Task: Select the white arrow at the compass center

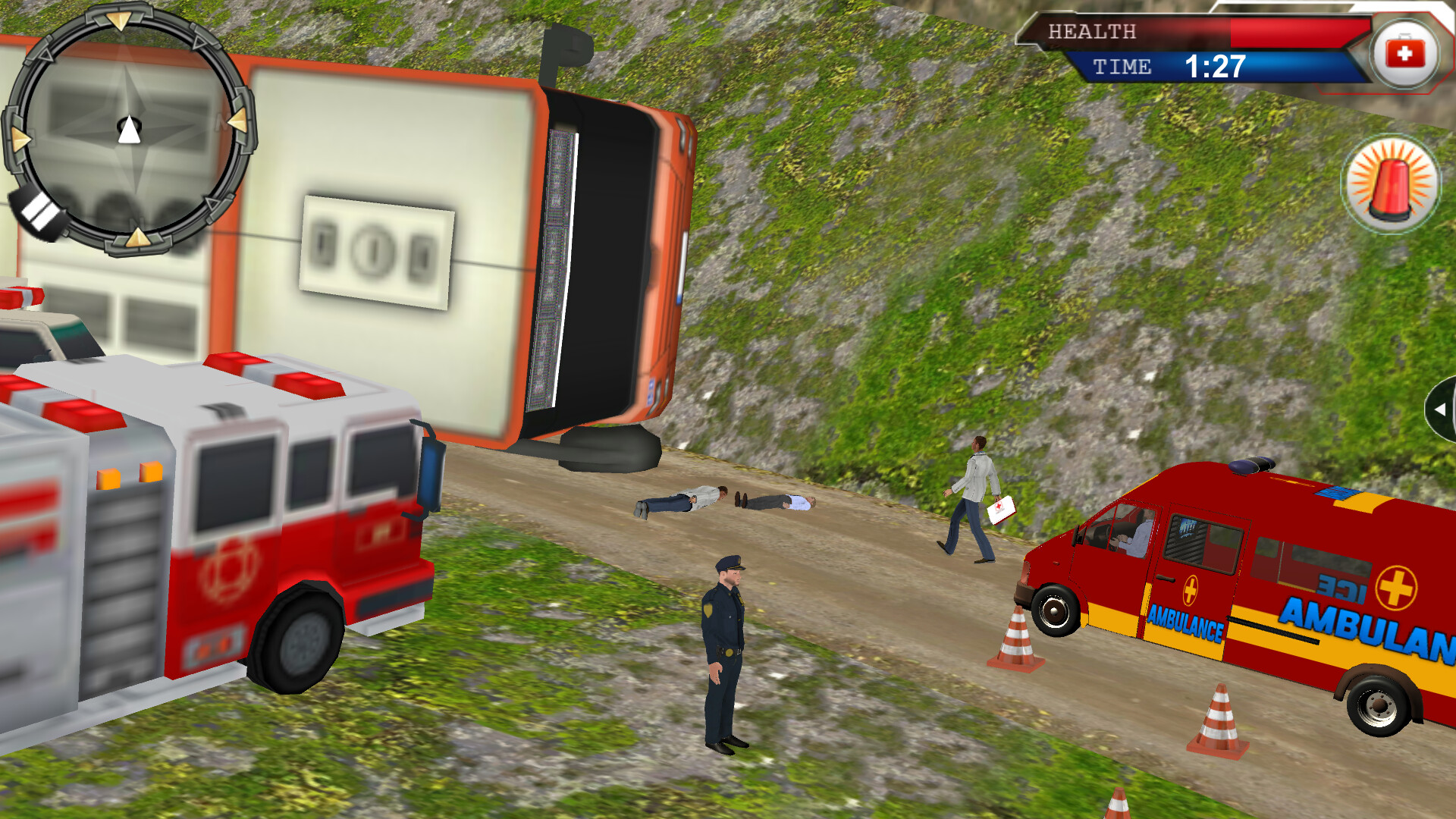Action: coord(129,130)
